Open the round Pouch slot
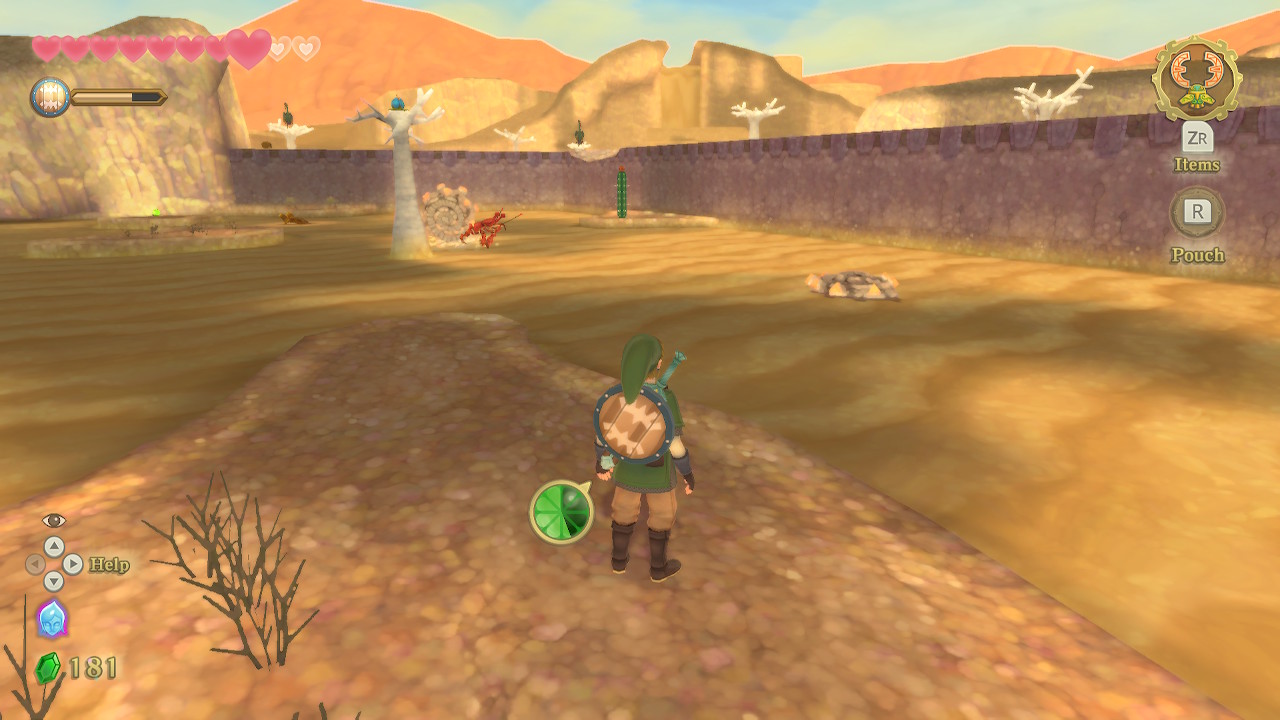The width and height of the screenshot is (1280, 720). [1197, 212]
